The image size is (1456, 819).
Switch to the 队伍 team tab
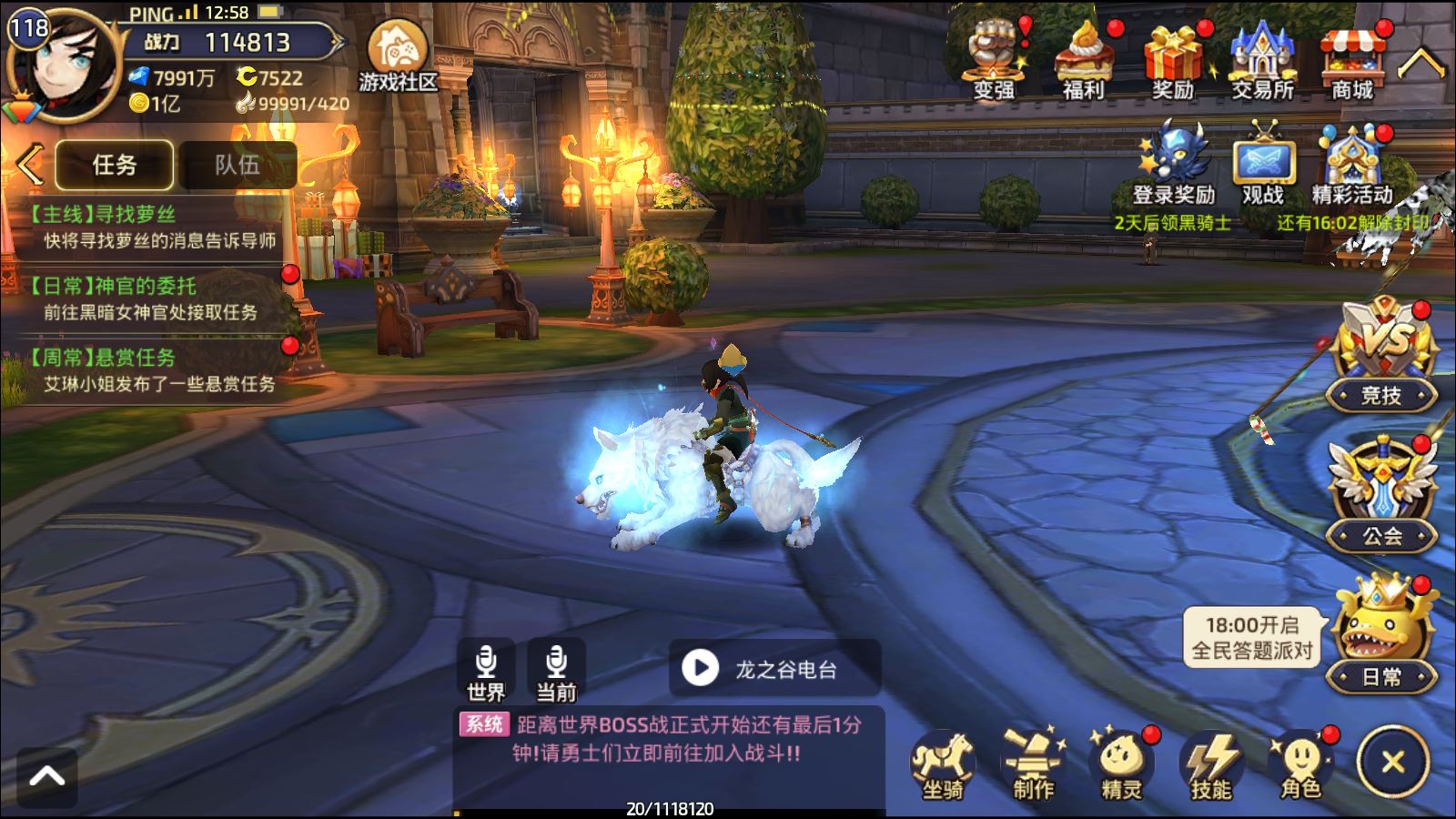click(x=238, y=165)
